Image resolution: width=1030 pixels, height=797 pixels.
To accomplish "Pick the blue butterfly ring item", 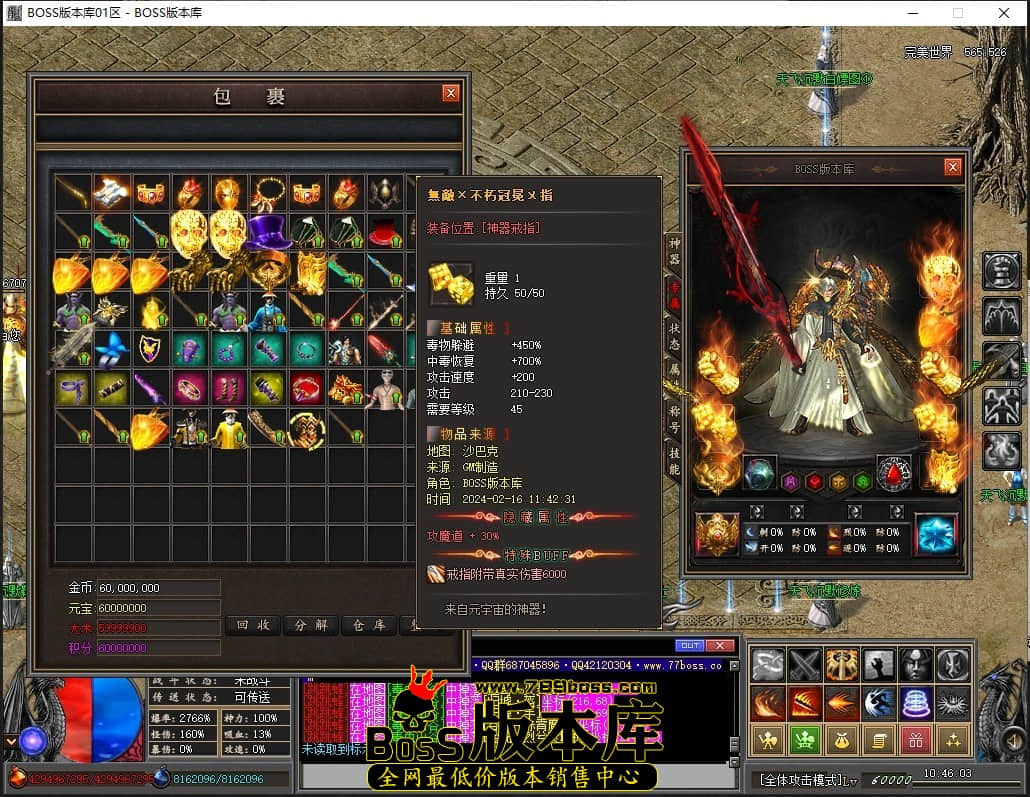I will point(112,350).
